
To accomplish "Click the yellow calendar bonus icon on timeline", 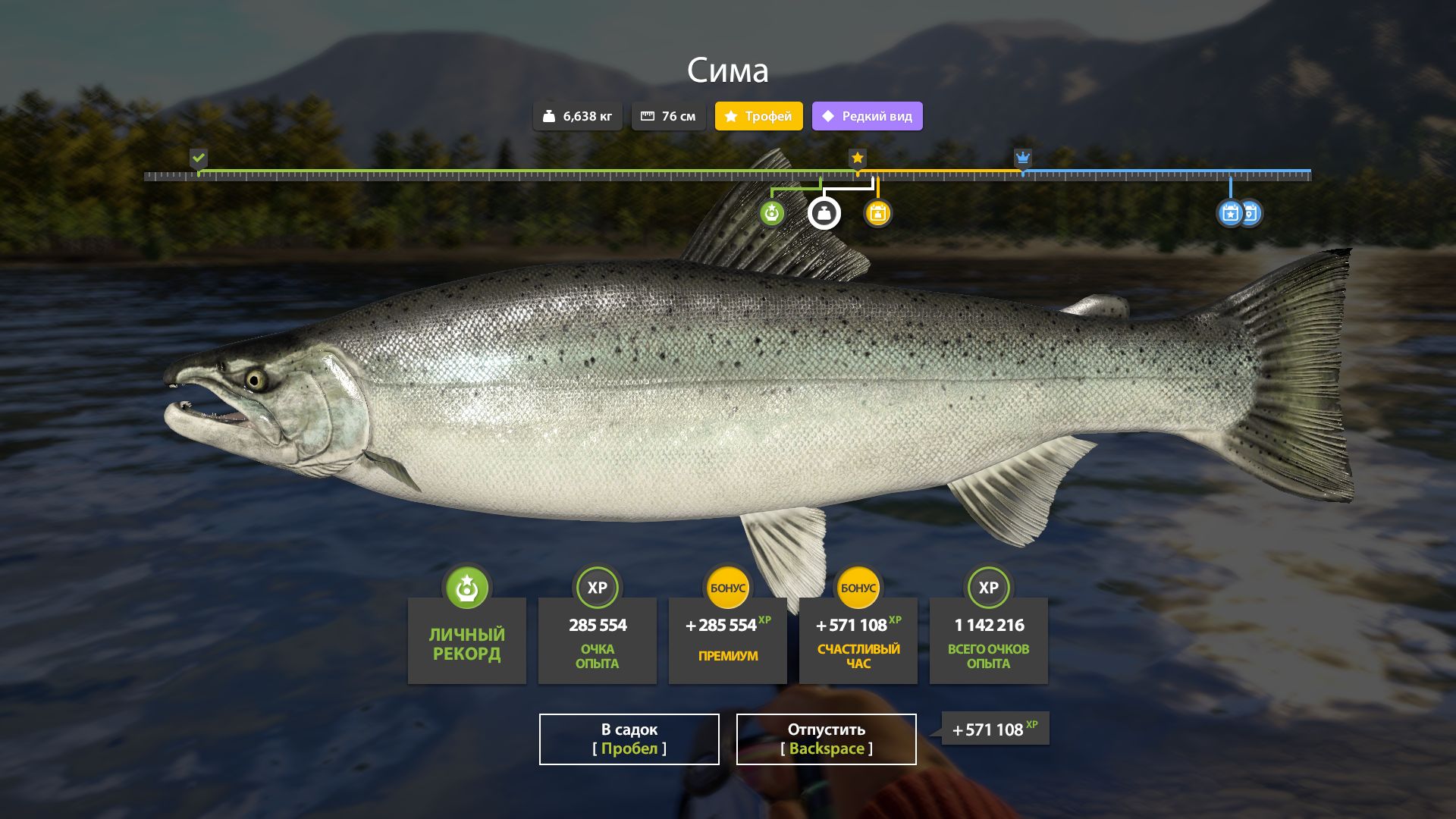I will [x=877, y=213].
